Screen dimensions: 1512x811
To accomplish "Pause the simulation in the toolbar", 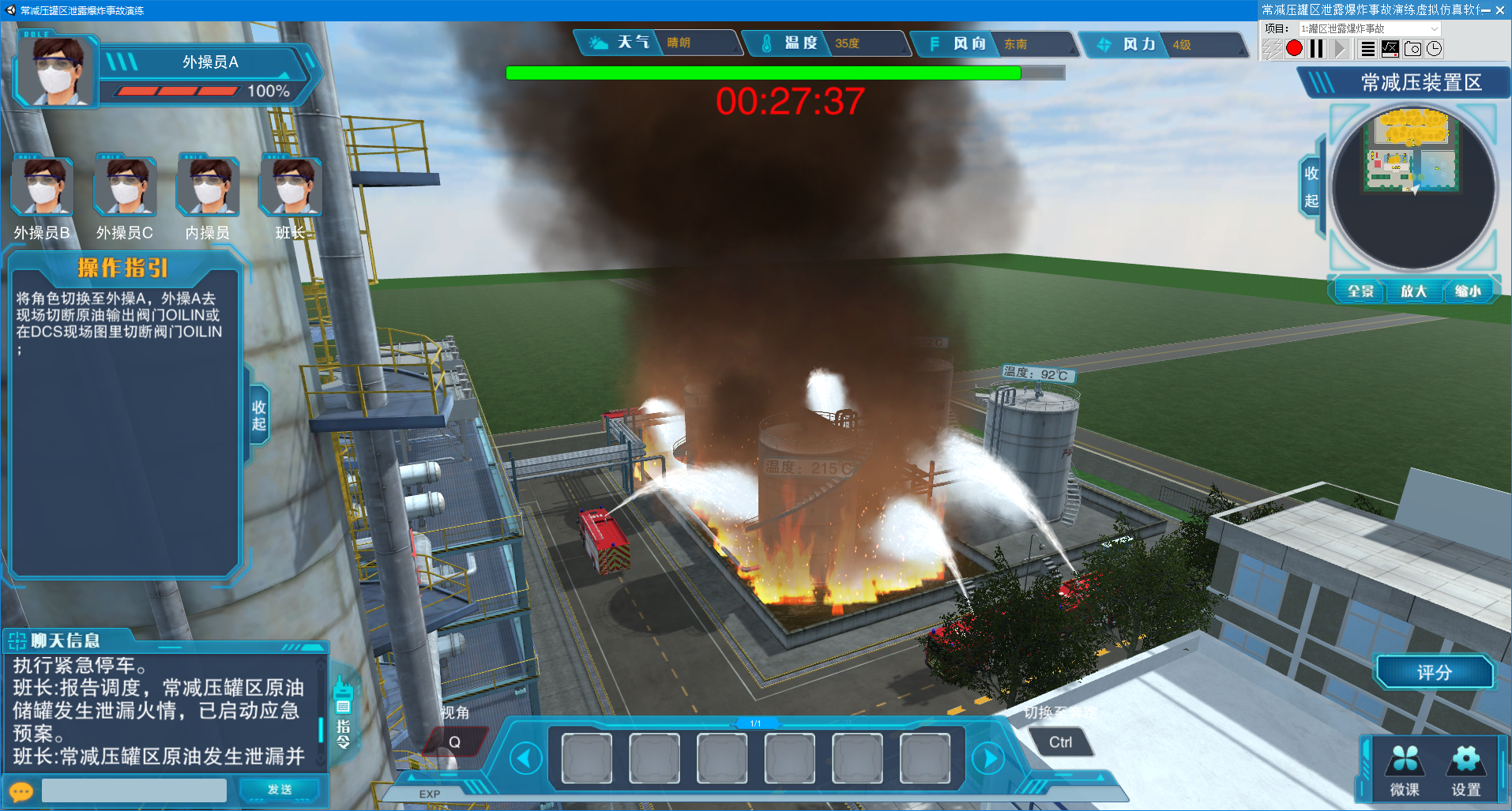I will (x=1316, y=49).
